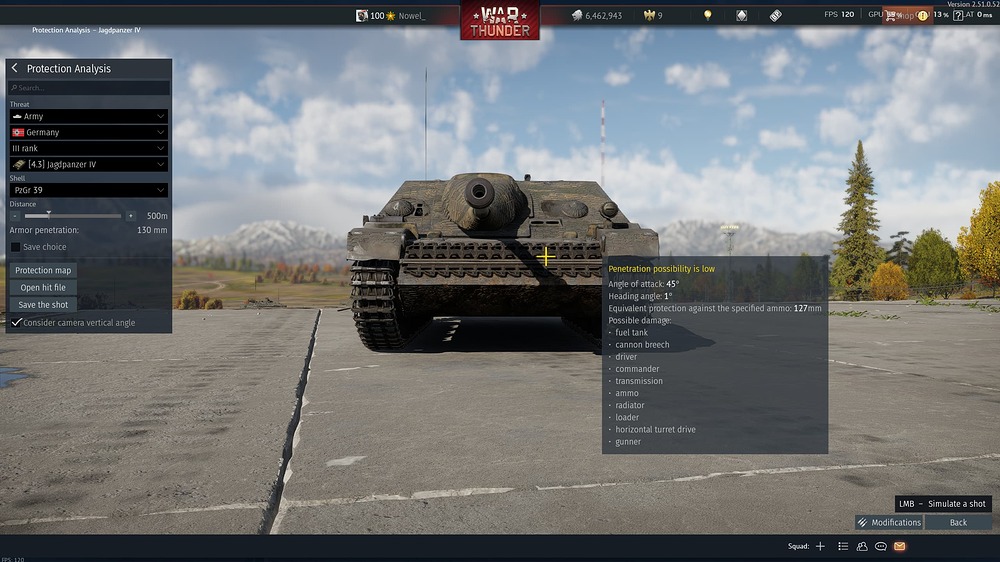Invite a player with the Squad plus icon
The width and height of the screenshot is (1000, 562).
coord(820,546)
